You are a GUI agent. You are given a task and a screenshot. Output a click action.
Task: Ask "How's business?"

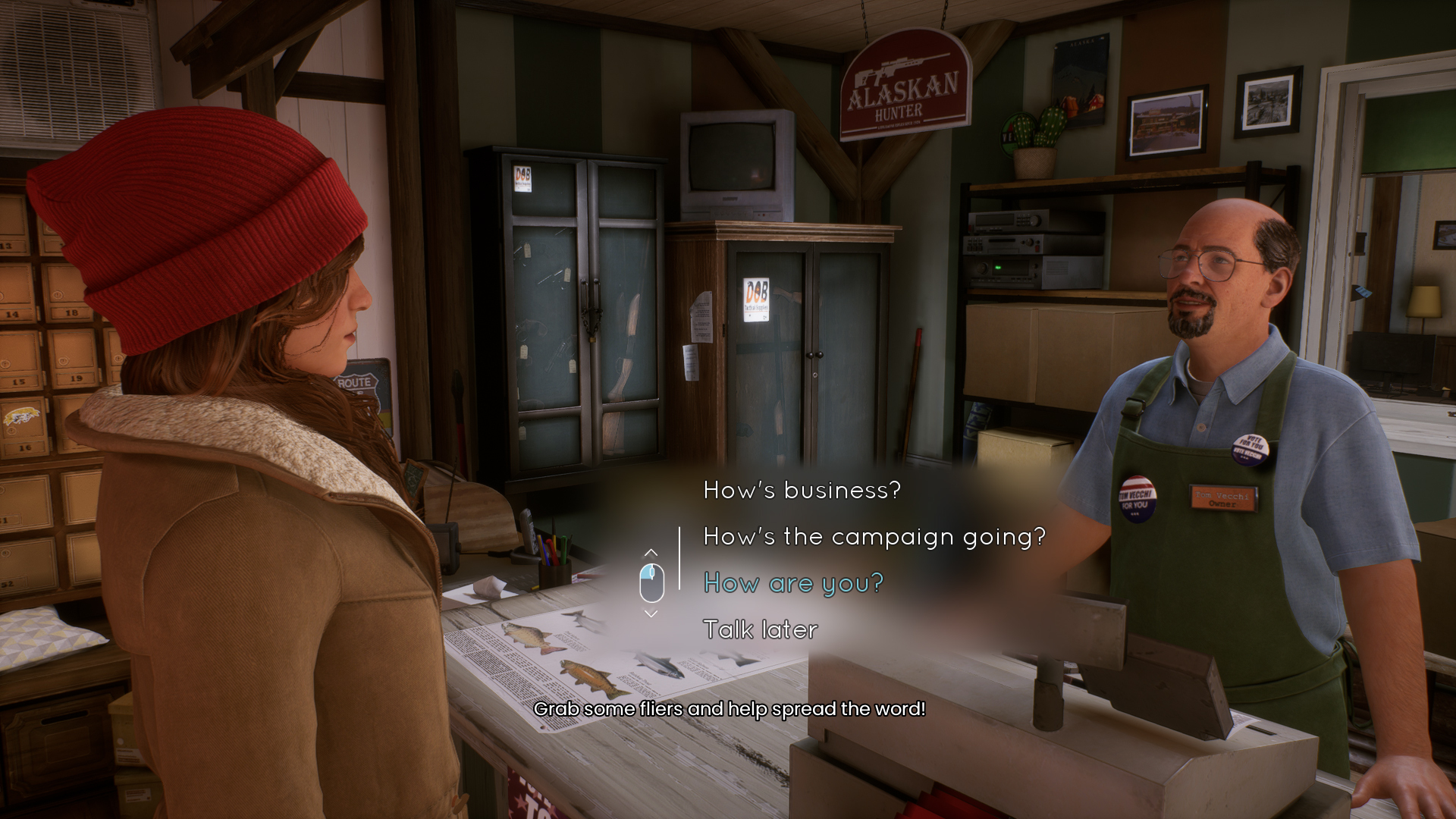click(x=802, y=491)
